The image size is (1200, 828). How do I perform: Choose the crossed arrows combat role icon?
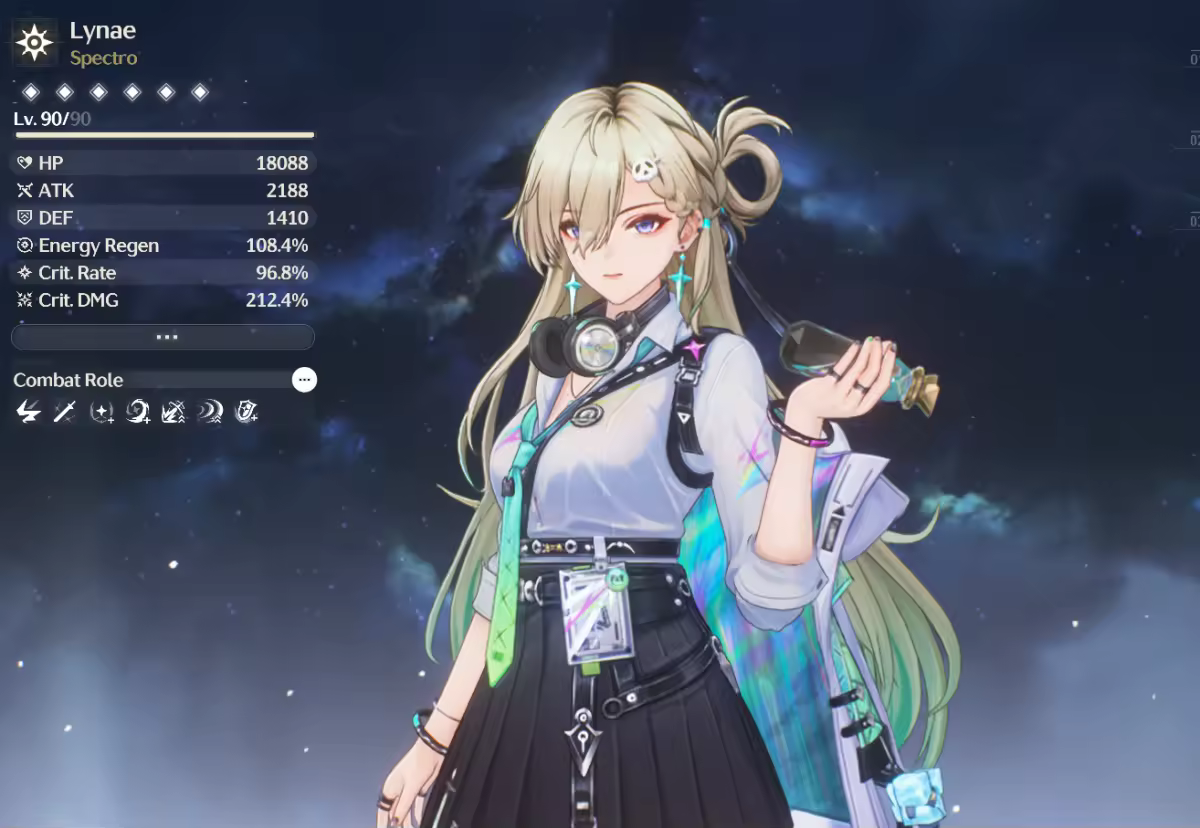click(174, 410)
